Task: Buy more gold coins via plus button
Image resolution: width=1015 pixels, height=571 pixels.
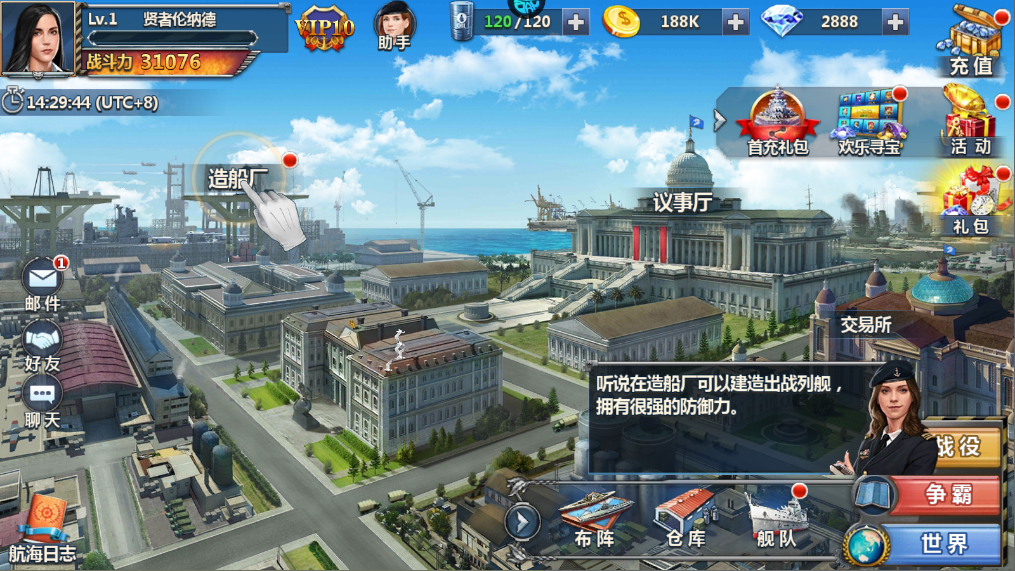Action: [x=735, y=22]
